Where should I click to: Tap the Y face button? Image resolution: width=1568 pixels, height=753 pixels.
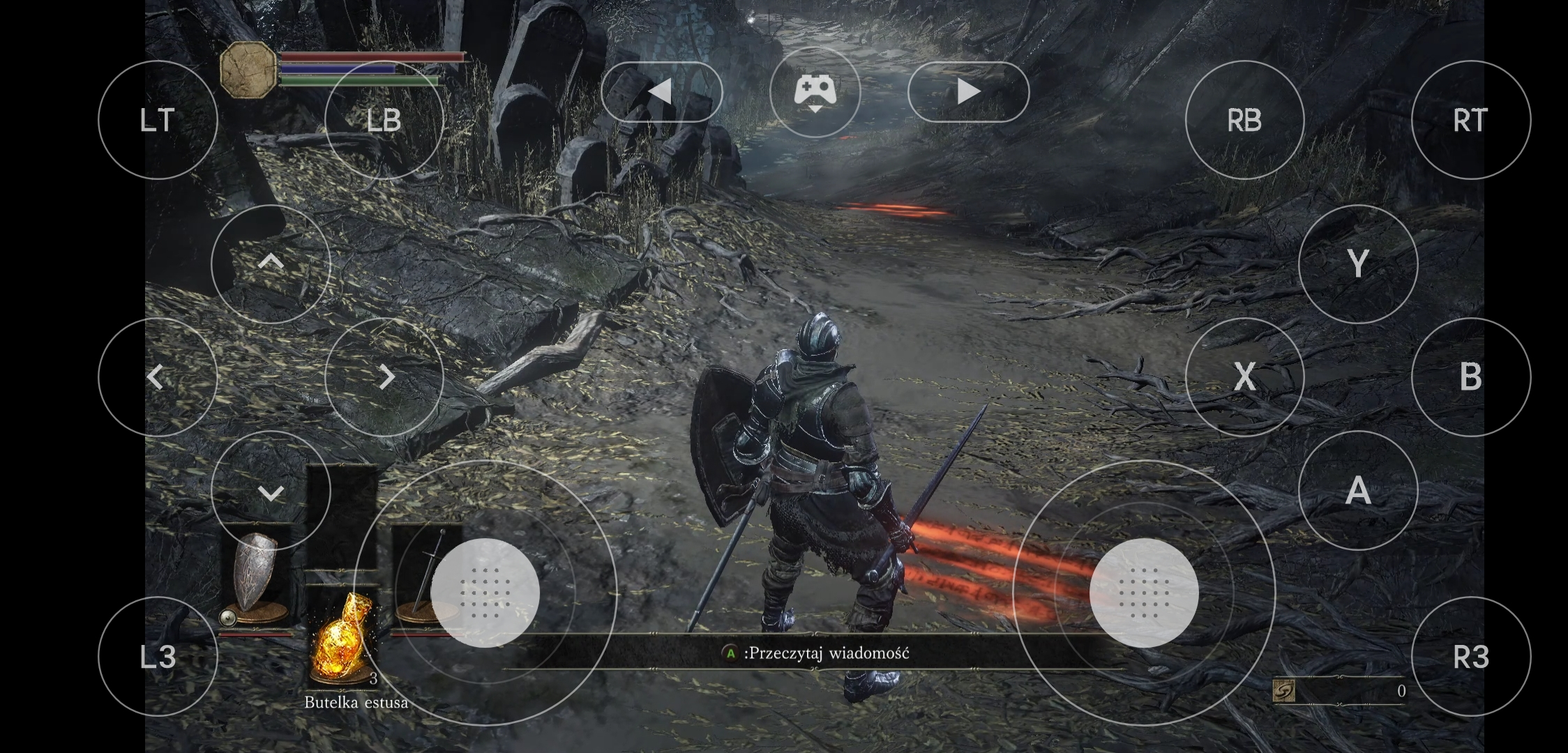tap(1357, 264)
